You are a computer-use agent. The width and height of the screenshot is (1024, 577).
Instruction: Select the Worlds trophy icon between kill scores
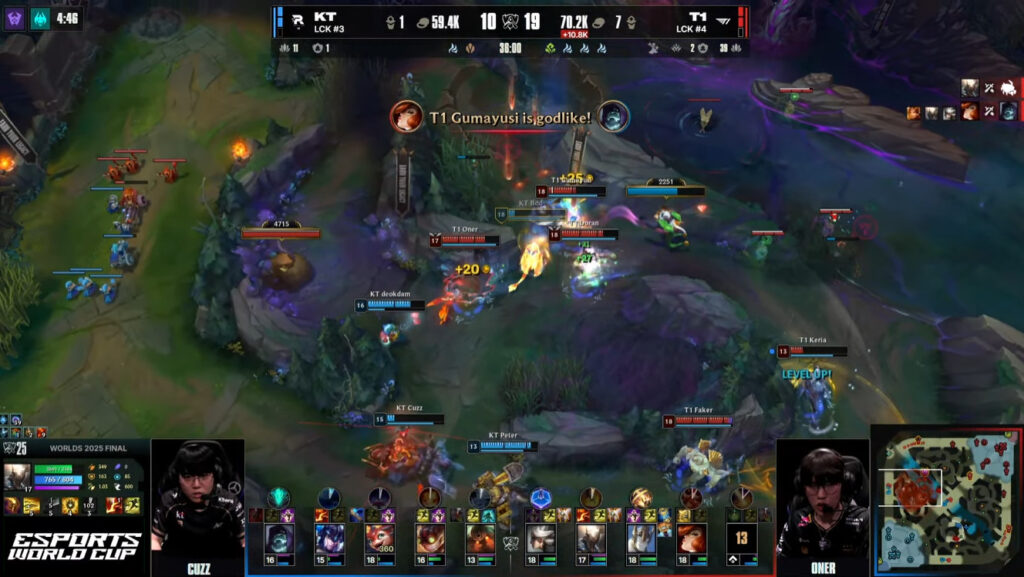coord(510,22)
